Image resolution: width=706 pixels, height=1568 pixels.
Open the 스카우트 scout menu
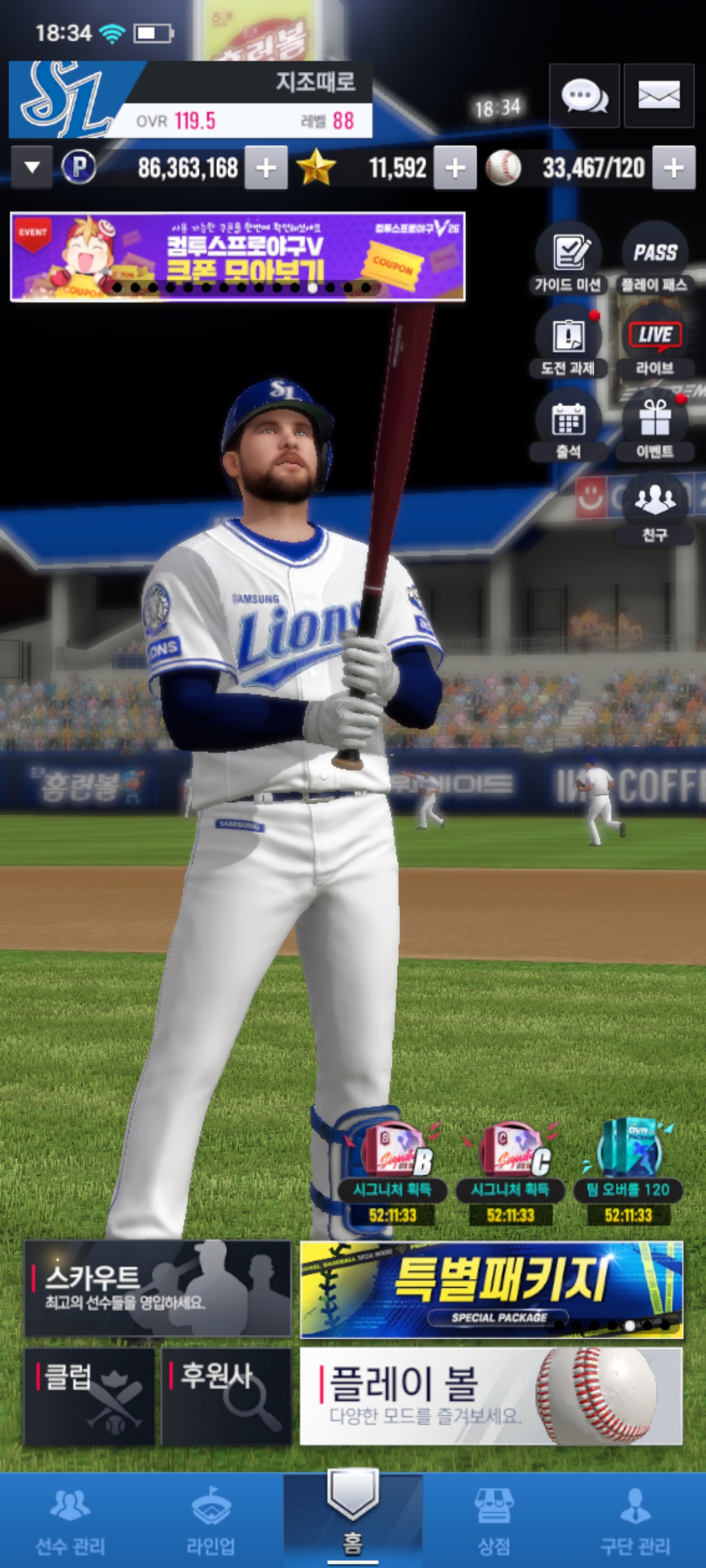[x=157, y=1288]
